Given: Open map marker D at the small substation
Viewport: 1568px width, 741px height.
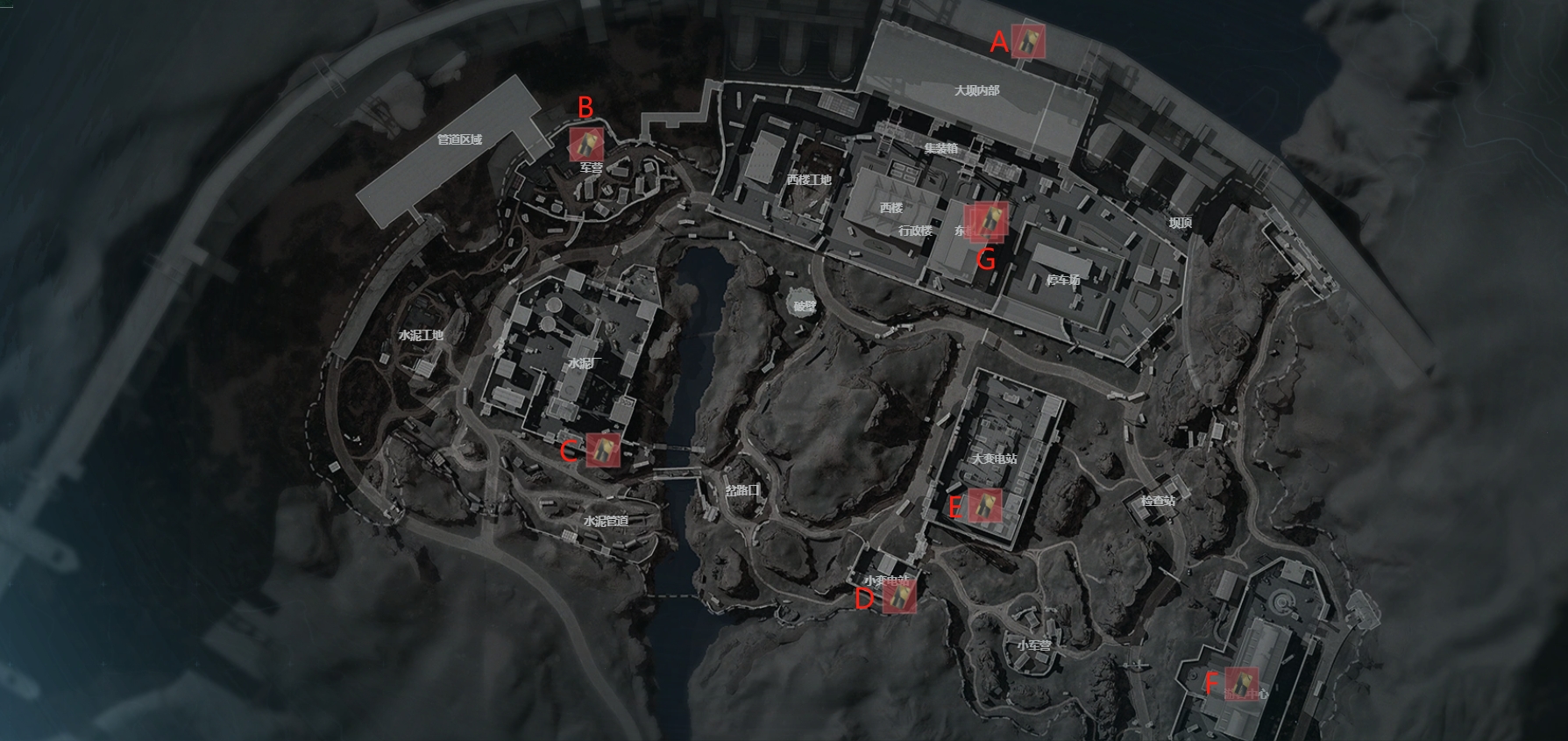Looking at the screenshot, I should pos(899,596).
